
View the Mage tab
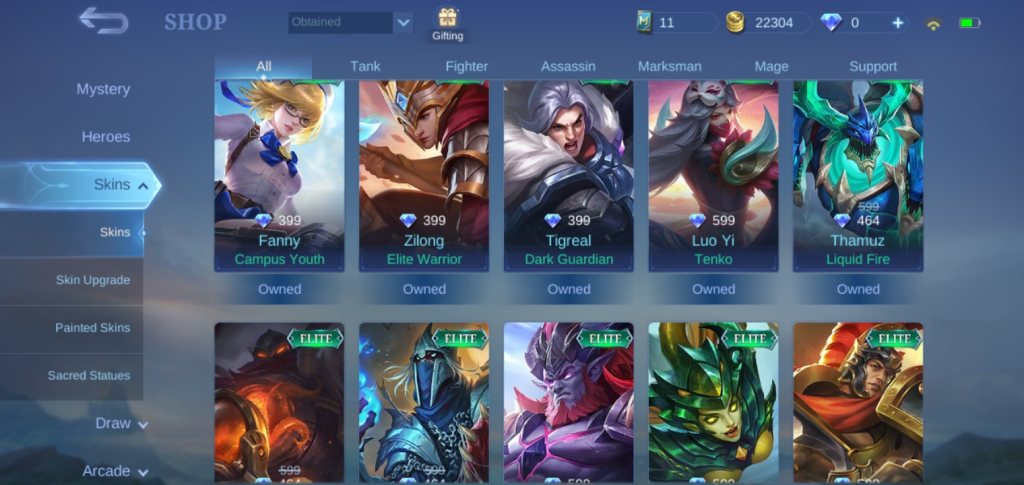click(771, 67)
